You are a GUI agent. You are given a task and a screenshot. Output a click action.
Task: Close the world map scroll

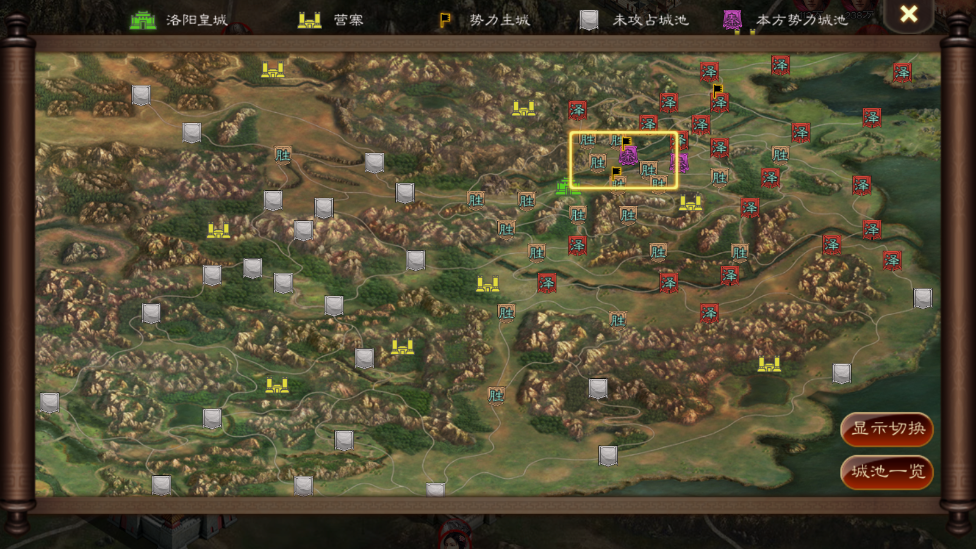(x=908, y=14)
